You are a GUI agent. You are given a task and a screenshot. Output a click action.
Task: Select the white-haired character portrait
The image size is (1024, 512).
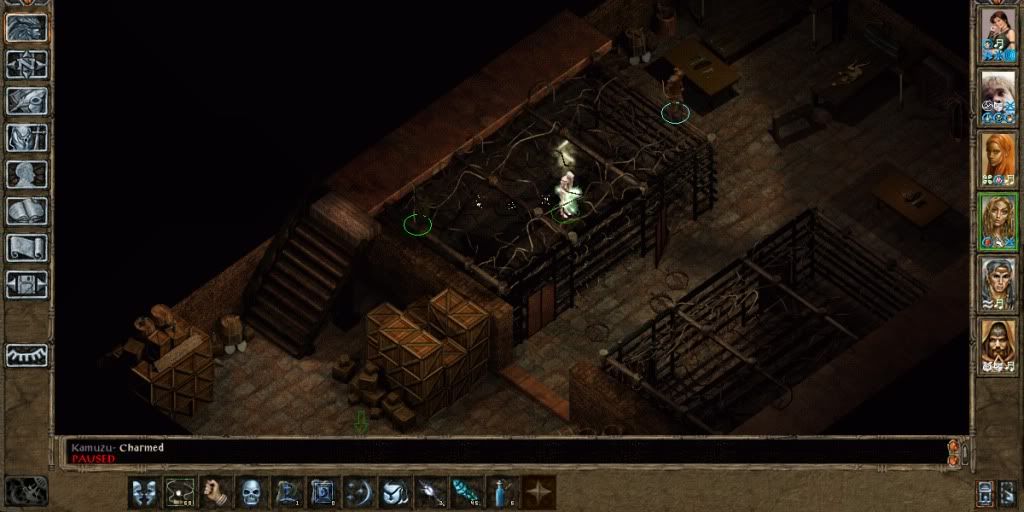[998, 96]
